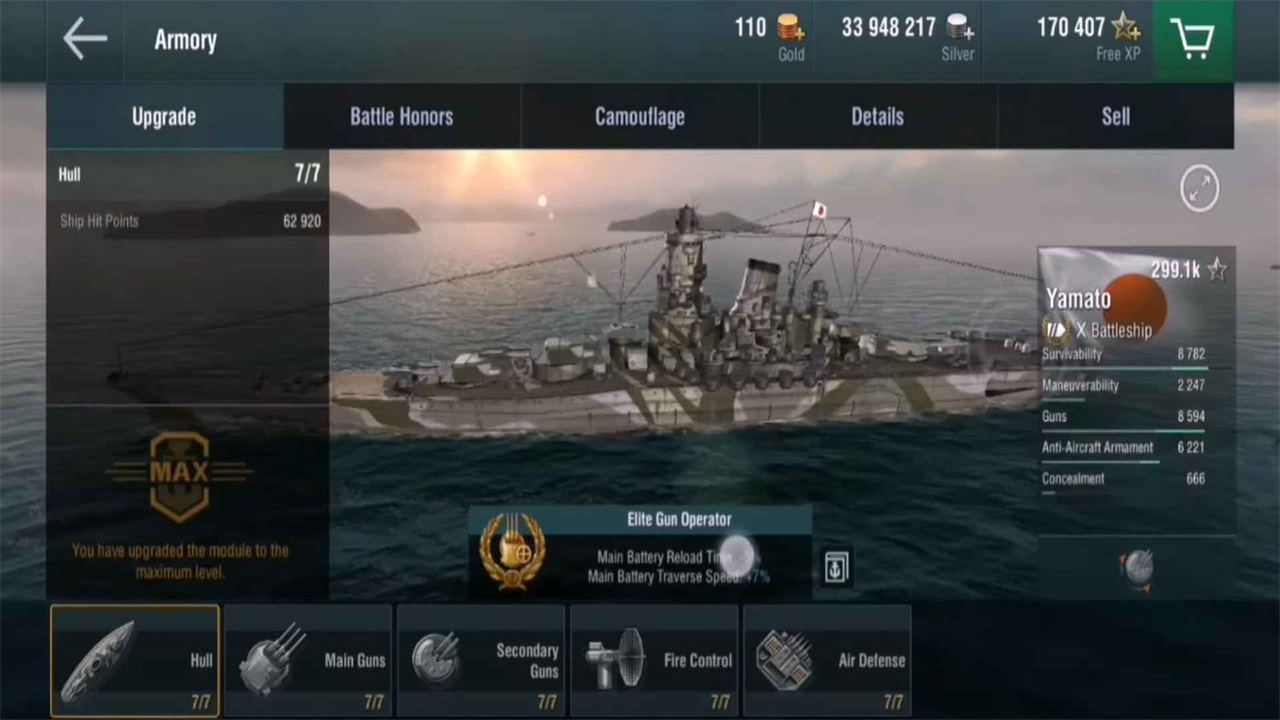Image resolution: width=1280 pixels, height=720 pixels.
Task: Select the Camouflage tab
Action: click(x=639, y=116)
